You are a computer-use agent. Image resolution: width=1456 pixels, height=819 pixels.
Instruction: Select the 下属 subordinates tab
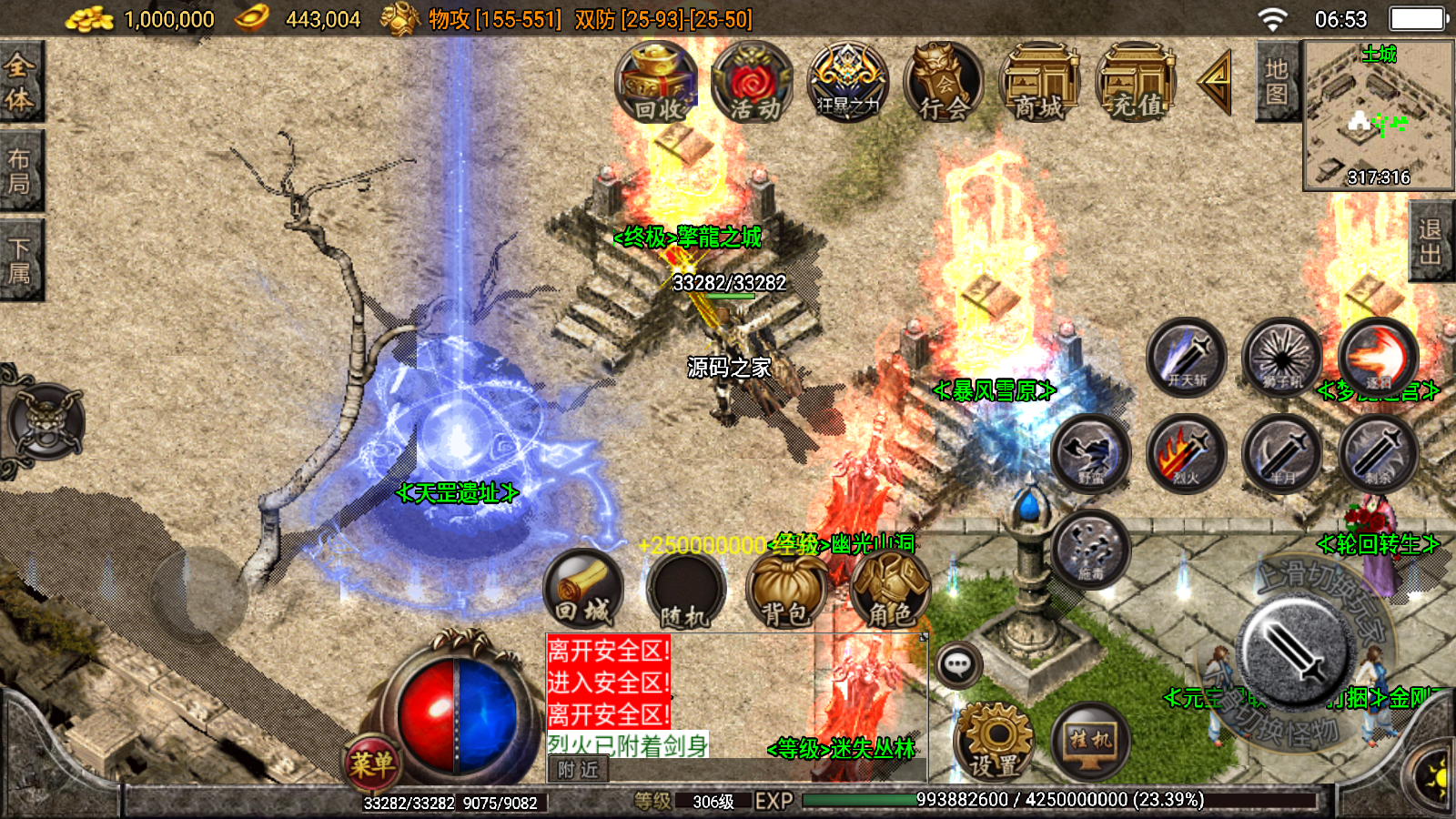[x=20, y=260]
